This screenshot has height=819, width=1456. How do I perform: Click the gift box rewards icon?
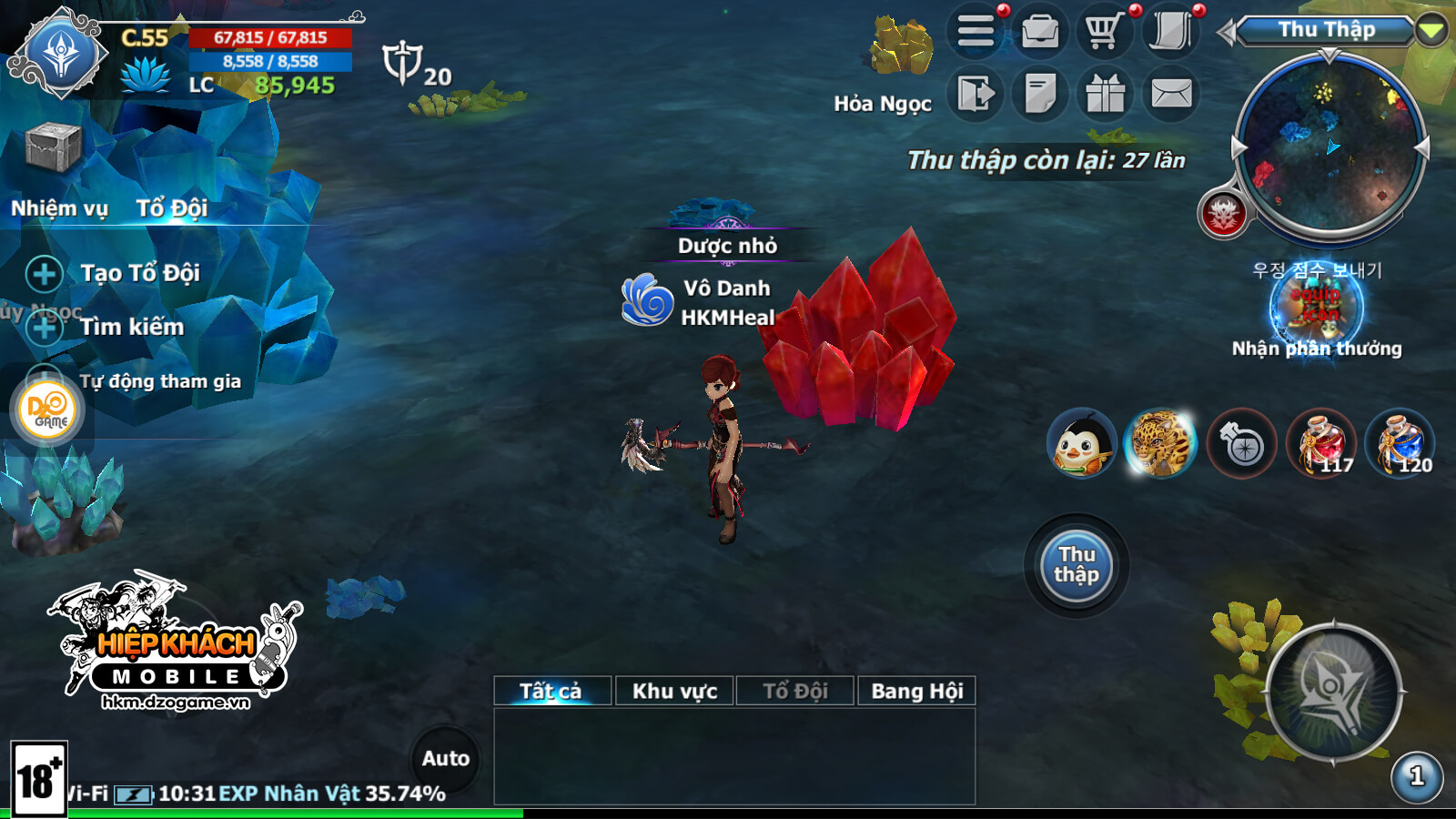[1105, 94]
